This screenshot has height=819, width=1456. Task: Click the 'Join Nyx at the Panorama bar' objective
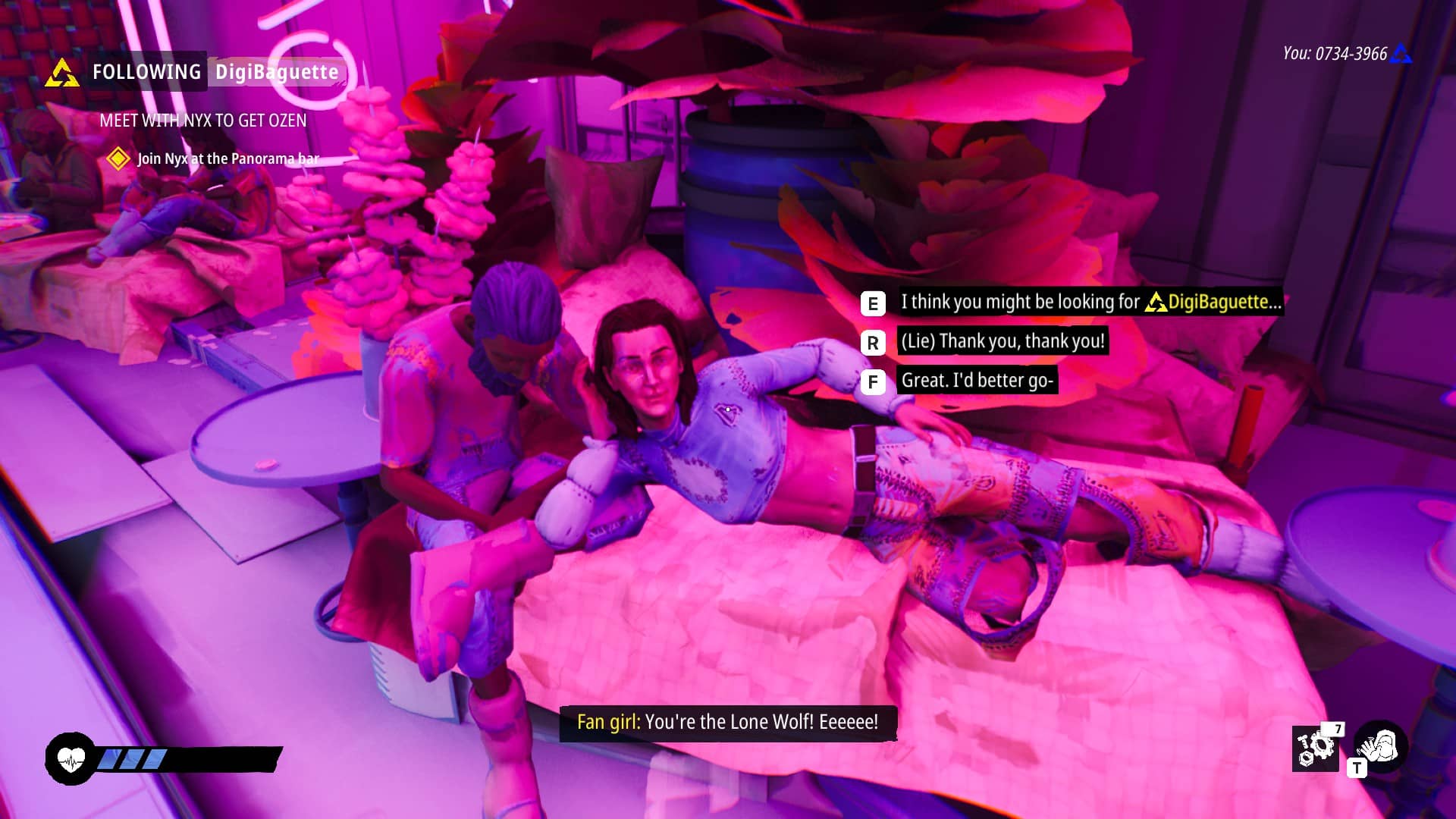click(227, 158)
